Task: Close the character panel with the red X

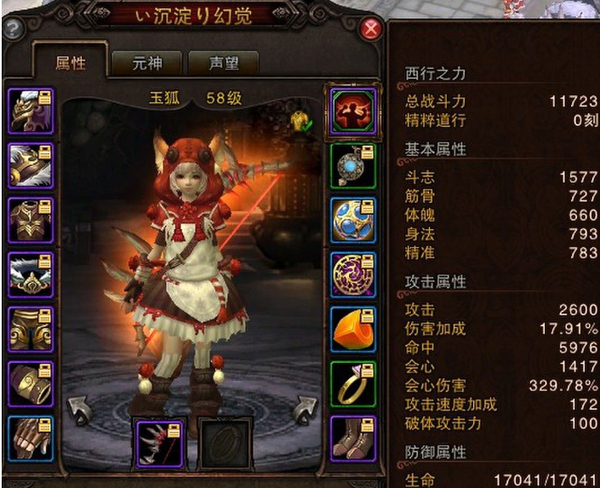Action: [371, 29]
